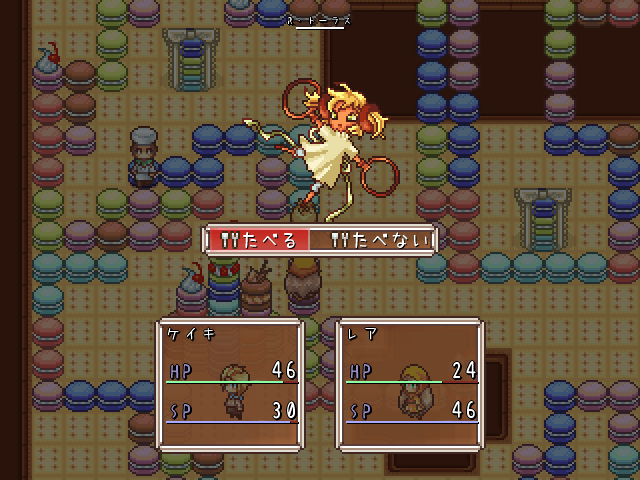Choose the たべる (eat) option

[260, 240]
